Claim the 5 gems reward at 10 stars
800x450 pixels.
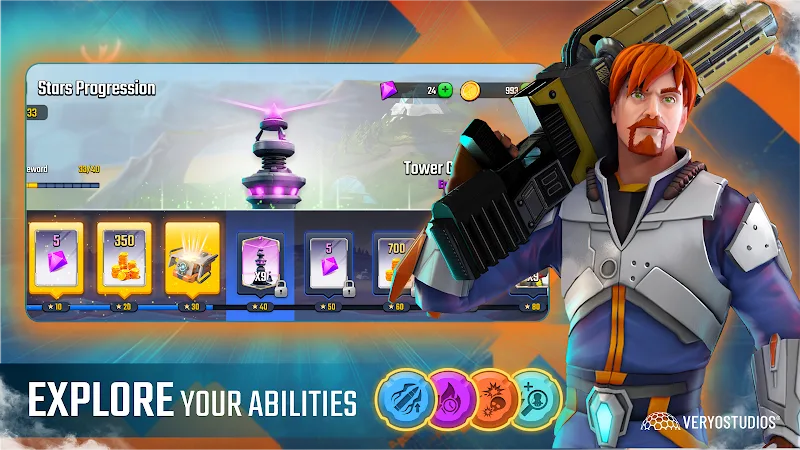coord(56,257)
